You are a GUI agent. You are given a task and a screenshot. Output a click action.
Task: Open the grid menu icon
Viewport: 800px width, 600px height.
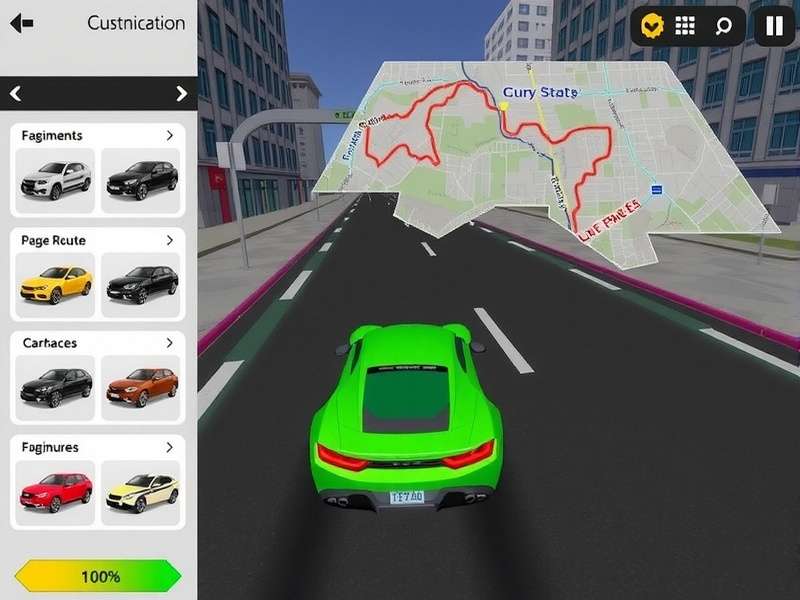pos(686,26)
